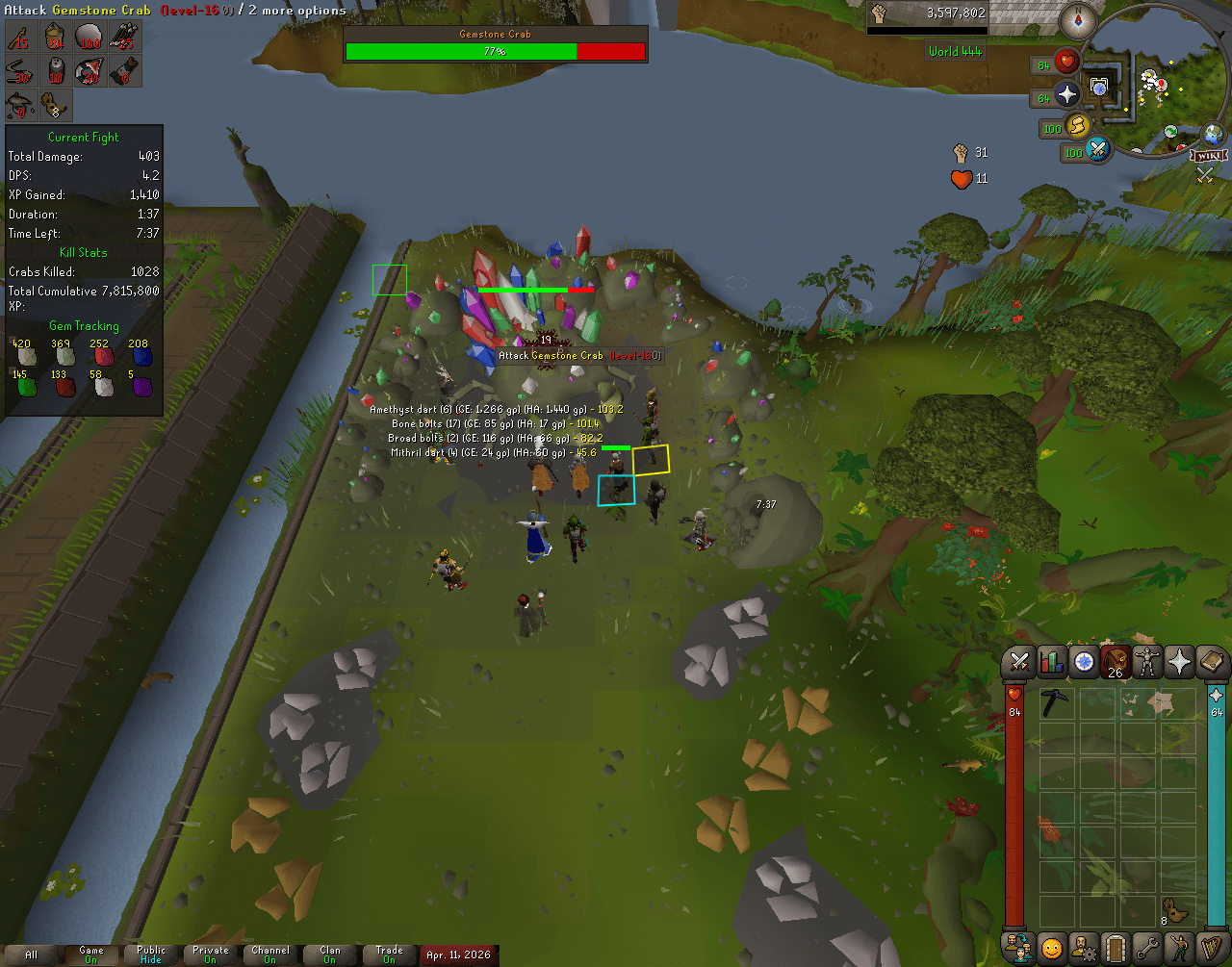Click the Apr. 11, 2026 date button
This screenshot has height=967, width=1232.
click(x=460, y=954)
